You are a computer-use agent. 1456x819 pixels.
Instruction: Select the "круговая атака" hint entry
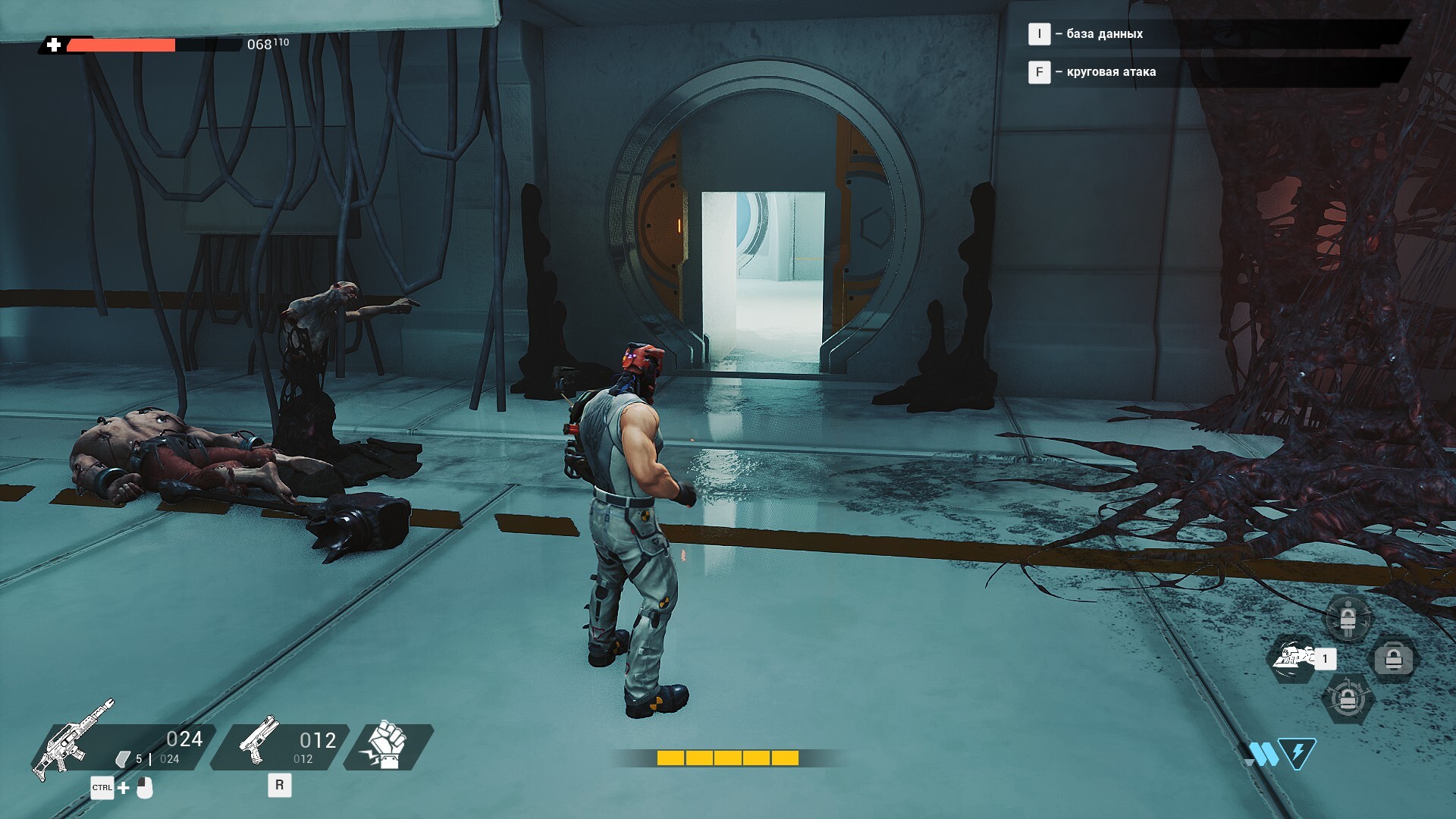pyautogui.click(x=1110, y=72)
